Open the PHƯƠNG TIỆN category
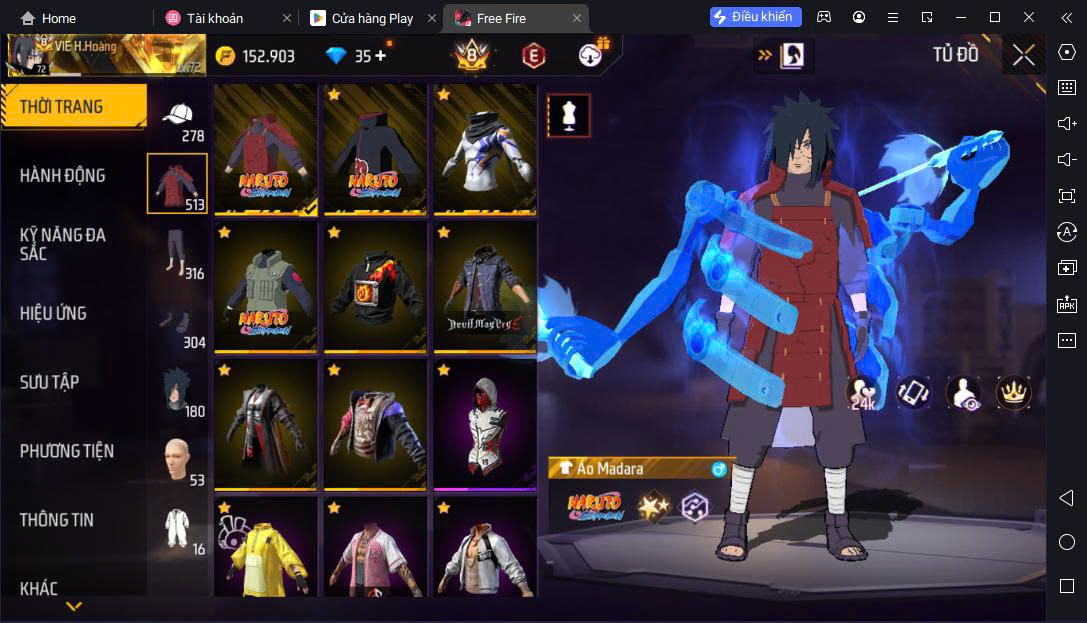The height and width of the screenshot is (623, 1087). pos(67,451)
